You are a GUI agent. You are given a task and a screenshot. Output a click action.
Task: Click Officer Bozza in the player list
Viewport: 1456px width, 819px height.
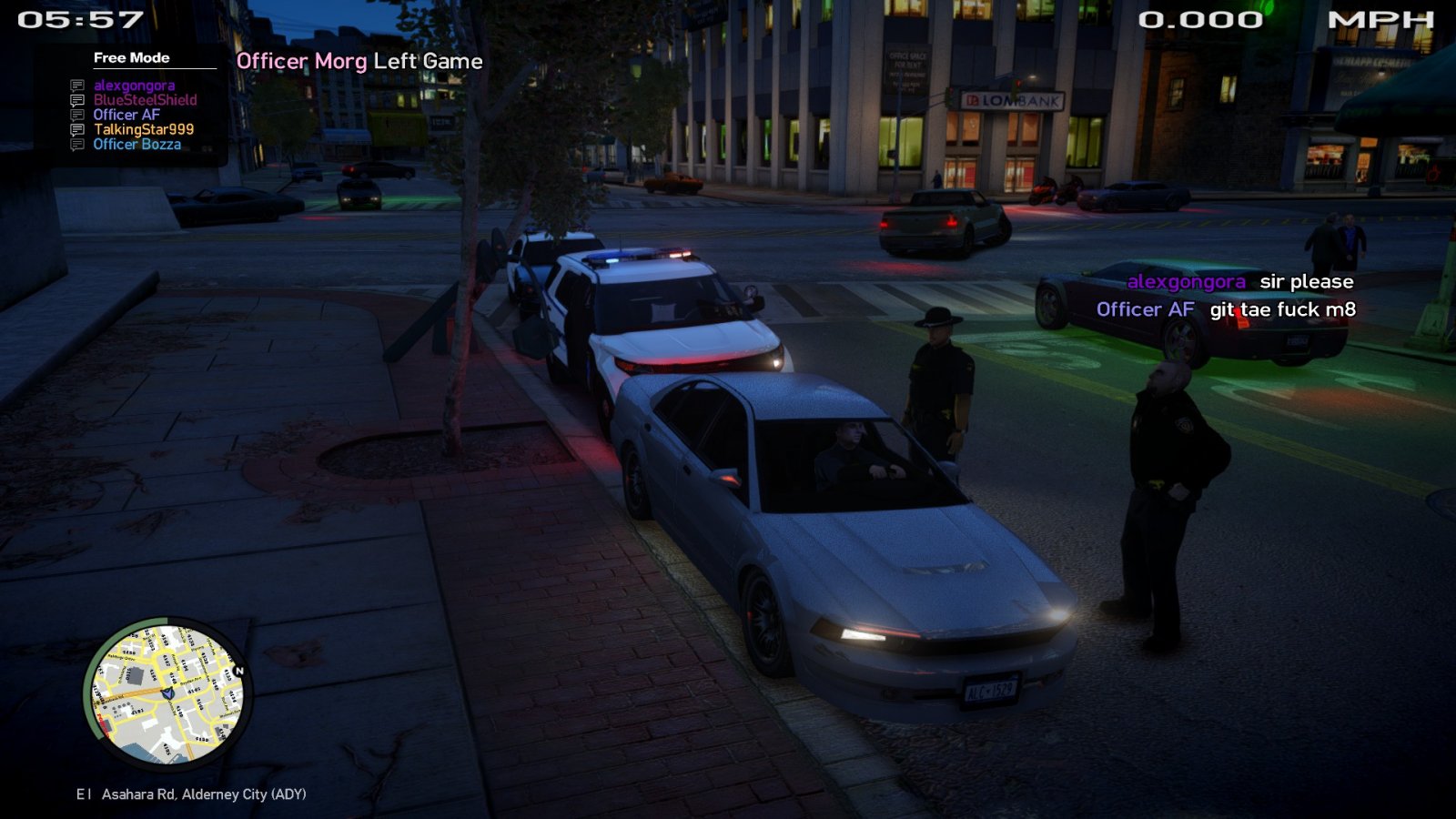point(136,144)
